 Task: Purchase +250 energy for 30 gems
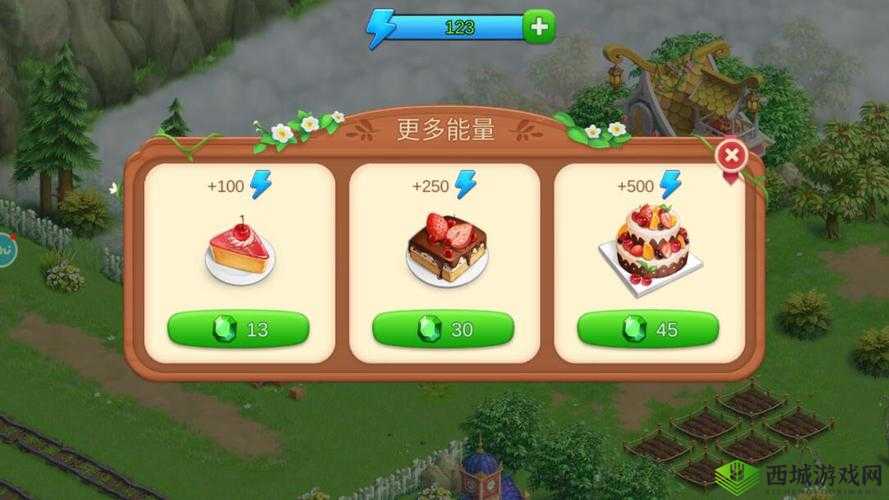(x=443, y=329)
